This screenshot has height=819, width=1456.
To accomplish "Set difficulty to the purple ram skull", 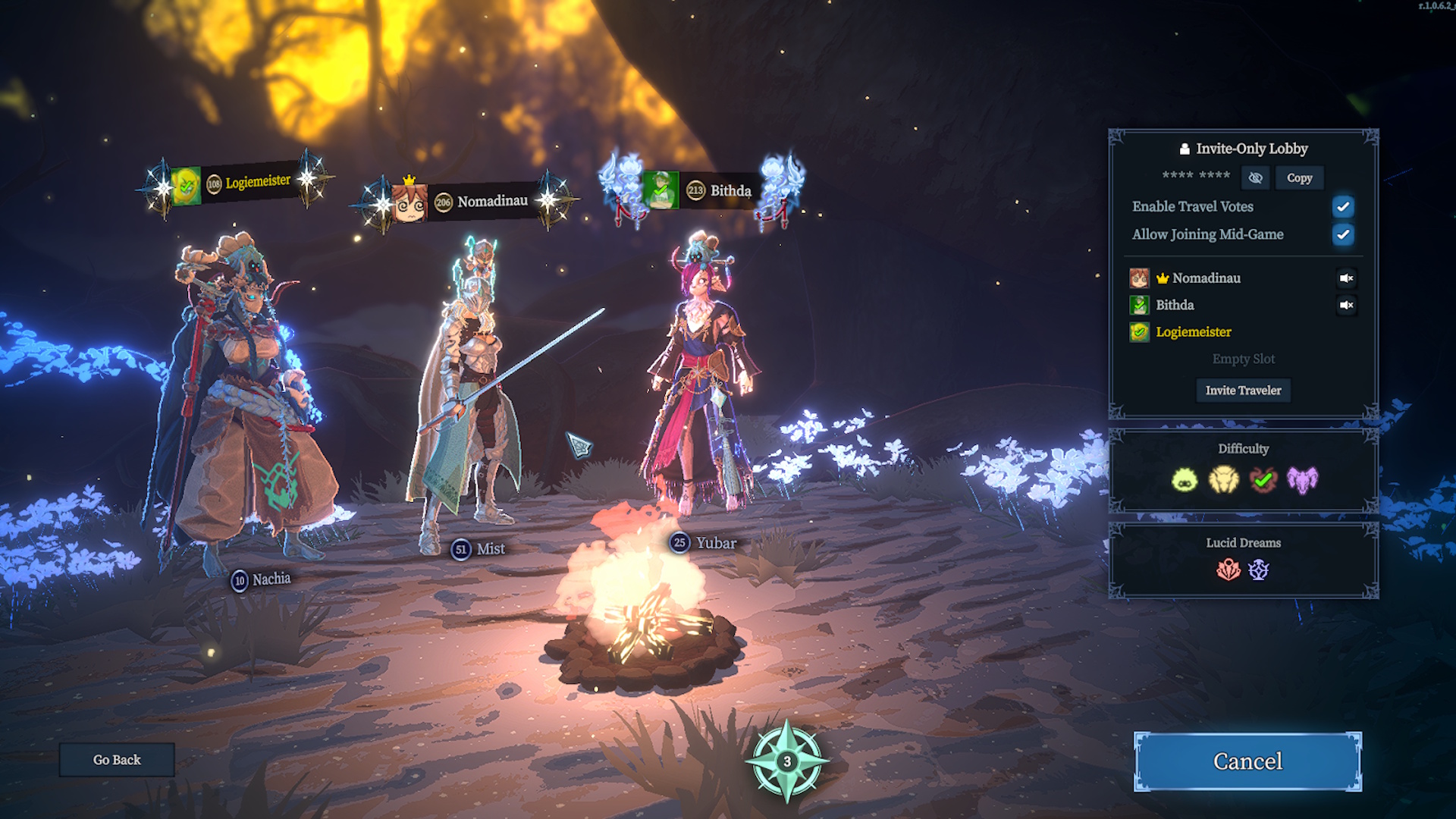I will (1302, 479).
